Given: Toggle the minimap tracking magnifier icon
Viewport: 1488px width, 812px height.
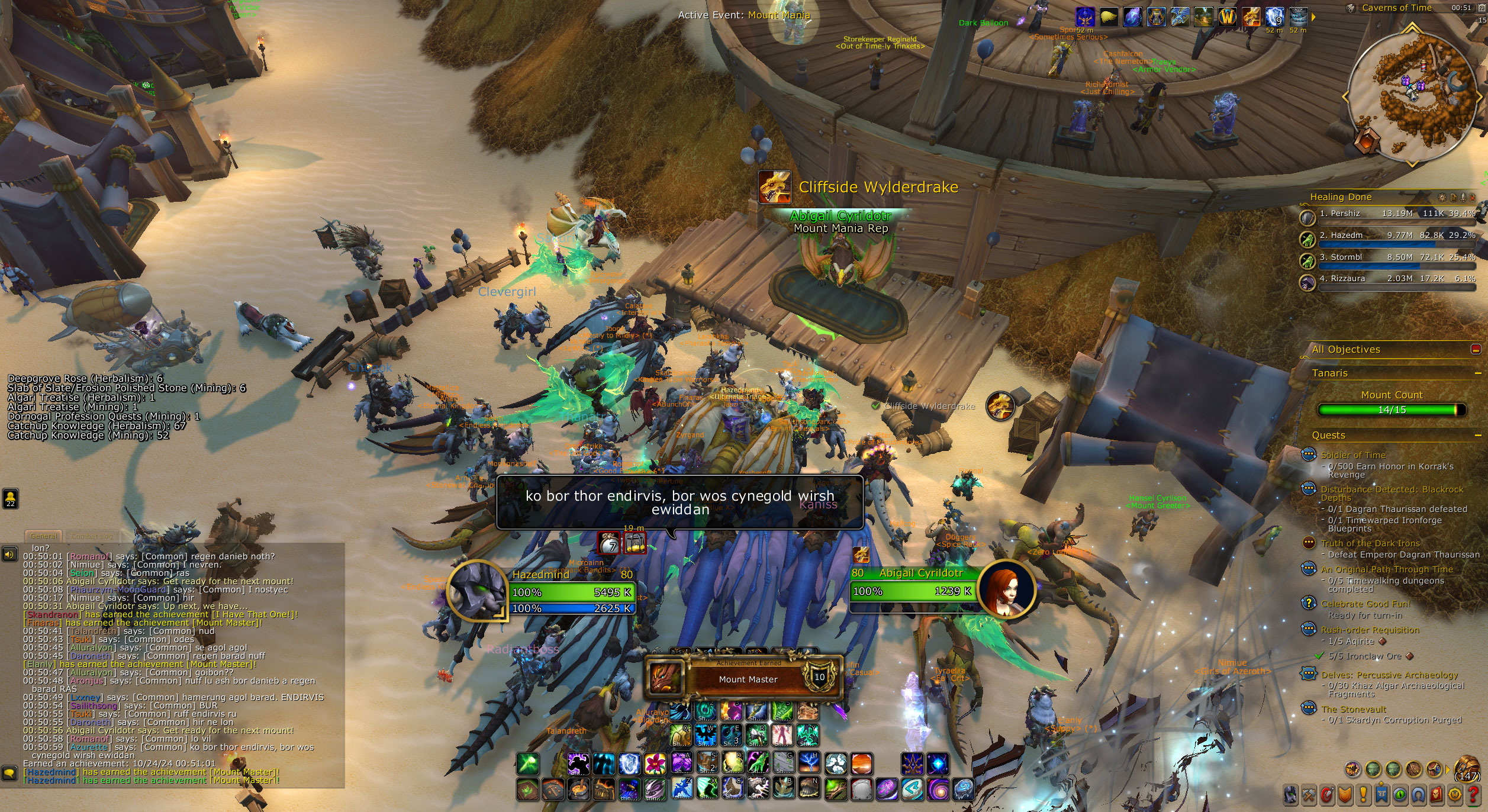Looking at the screenshot, I should coord(1351,8).
